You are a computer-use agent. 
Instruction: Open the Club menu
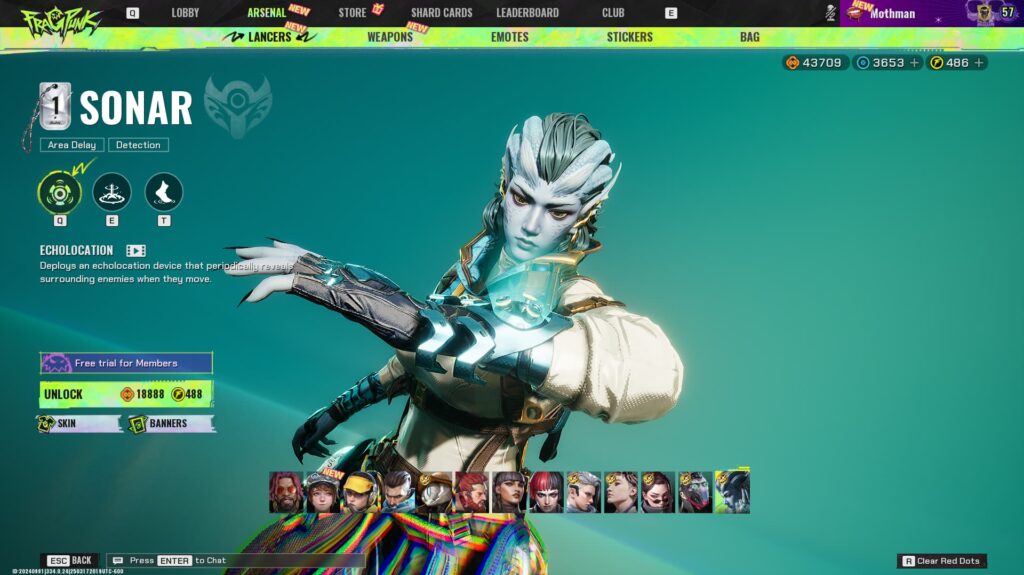tap(613, 13)
